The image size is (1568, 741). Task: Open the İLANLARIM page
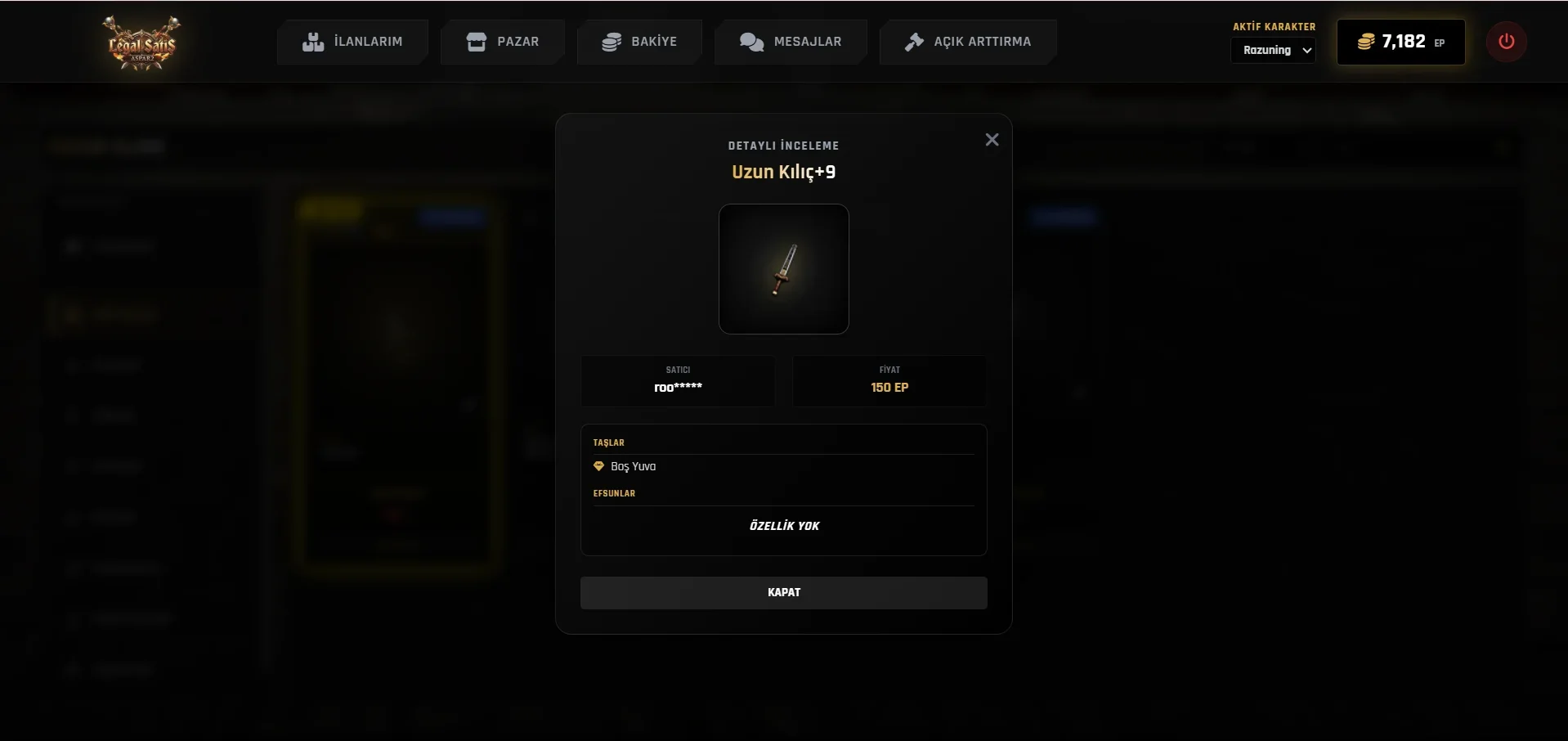(352, 42)
